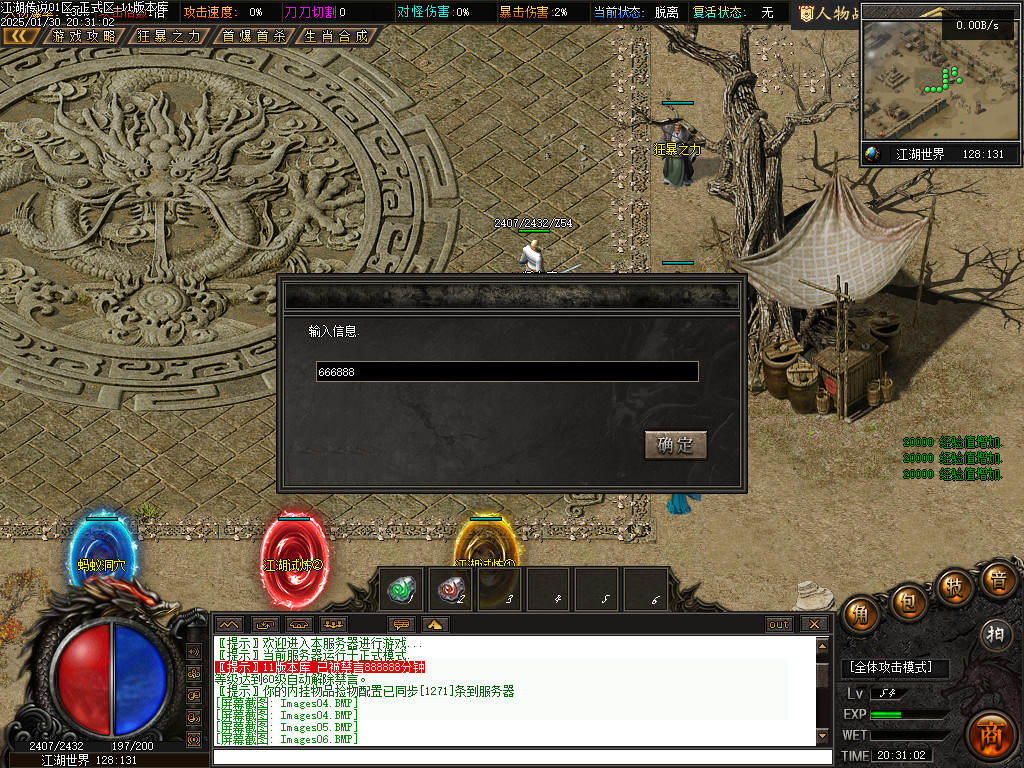The image size is (1024, 768).
Task: Confirm the input with the 确定 button
Action: coord(675,445)
